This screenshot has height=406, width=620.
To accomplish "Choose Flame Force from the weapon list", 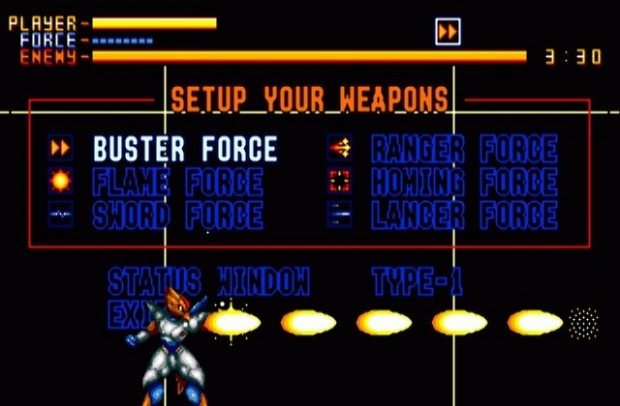I will [x=178, y=182].
